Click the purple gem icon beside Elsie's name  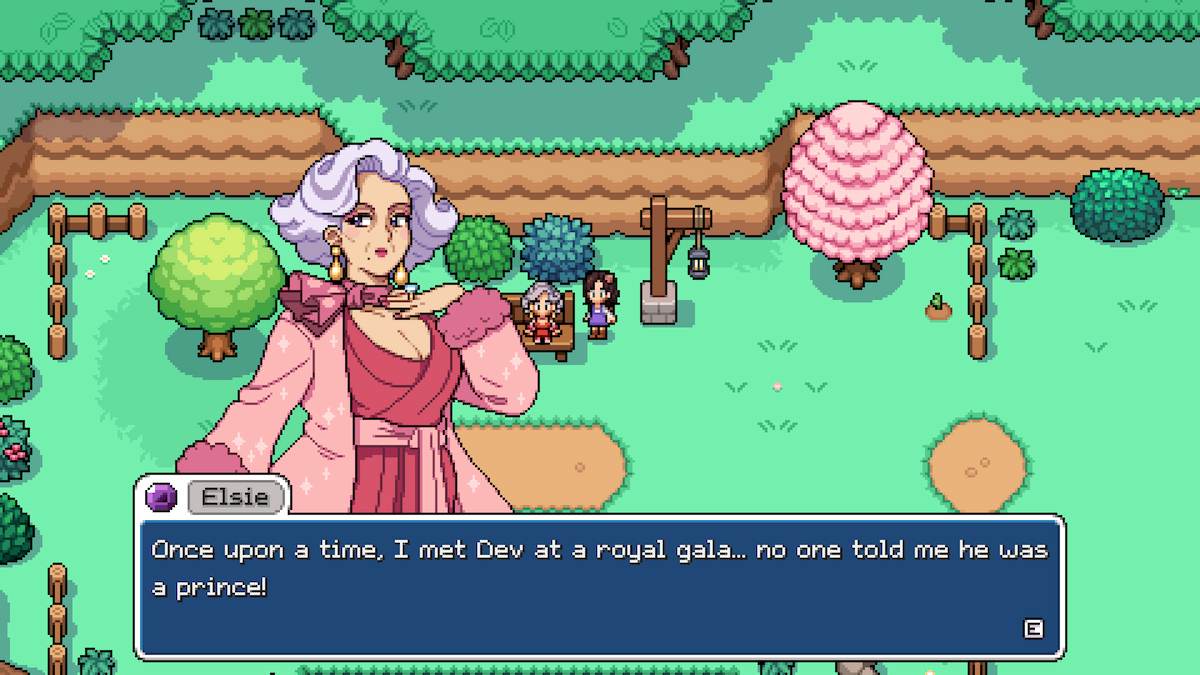[162, 497]
